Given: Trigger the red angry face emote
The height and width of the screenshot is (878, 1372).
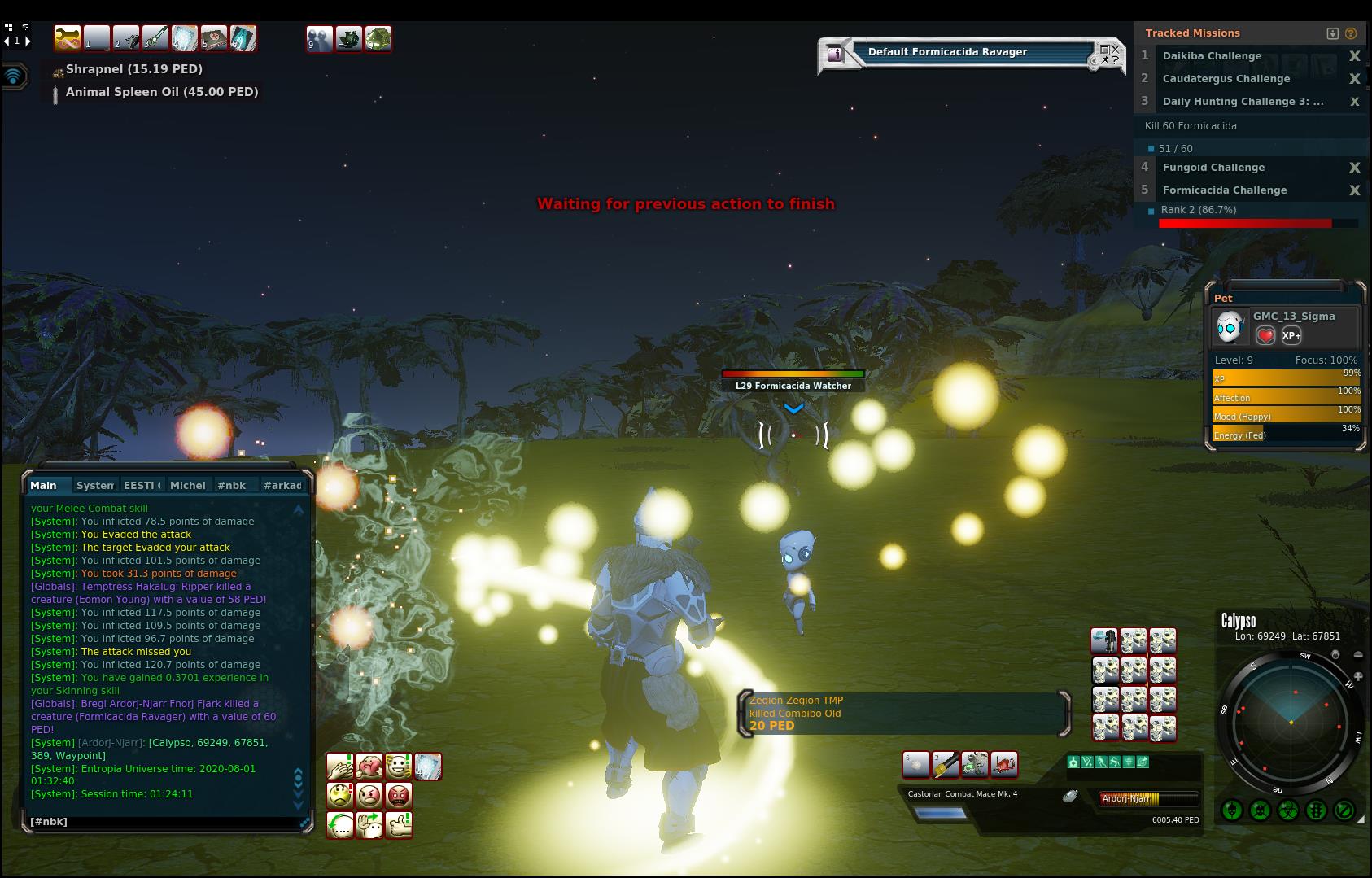Looking at the screenshot, I should tap(399, 795).
